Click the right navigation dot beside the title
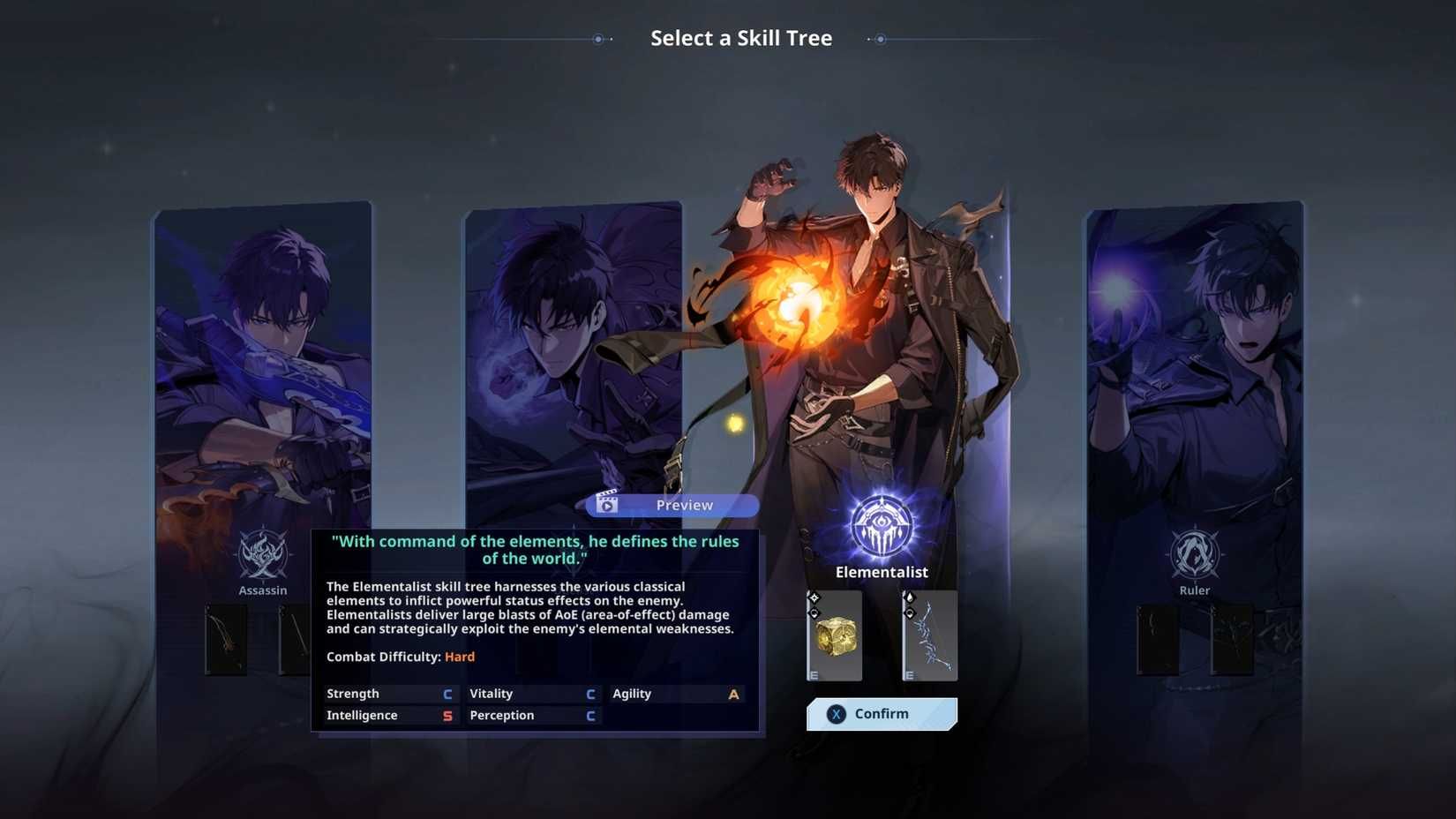The image size is (1456, 819). coord(880,39)
